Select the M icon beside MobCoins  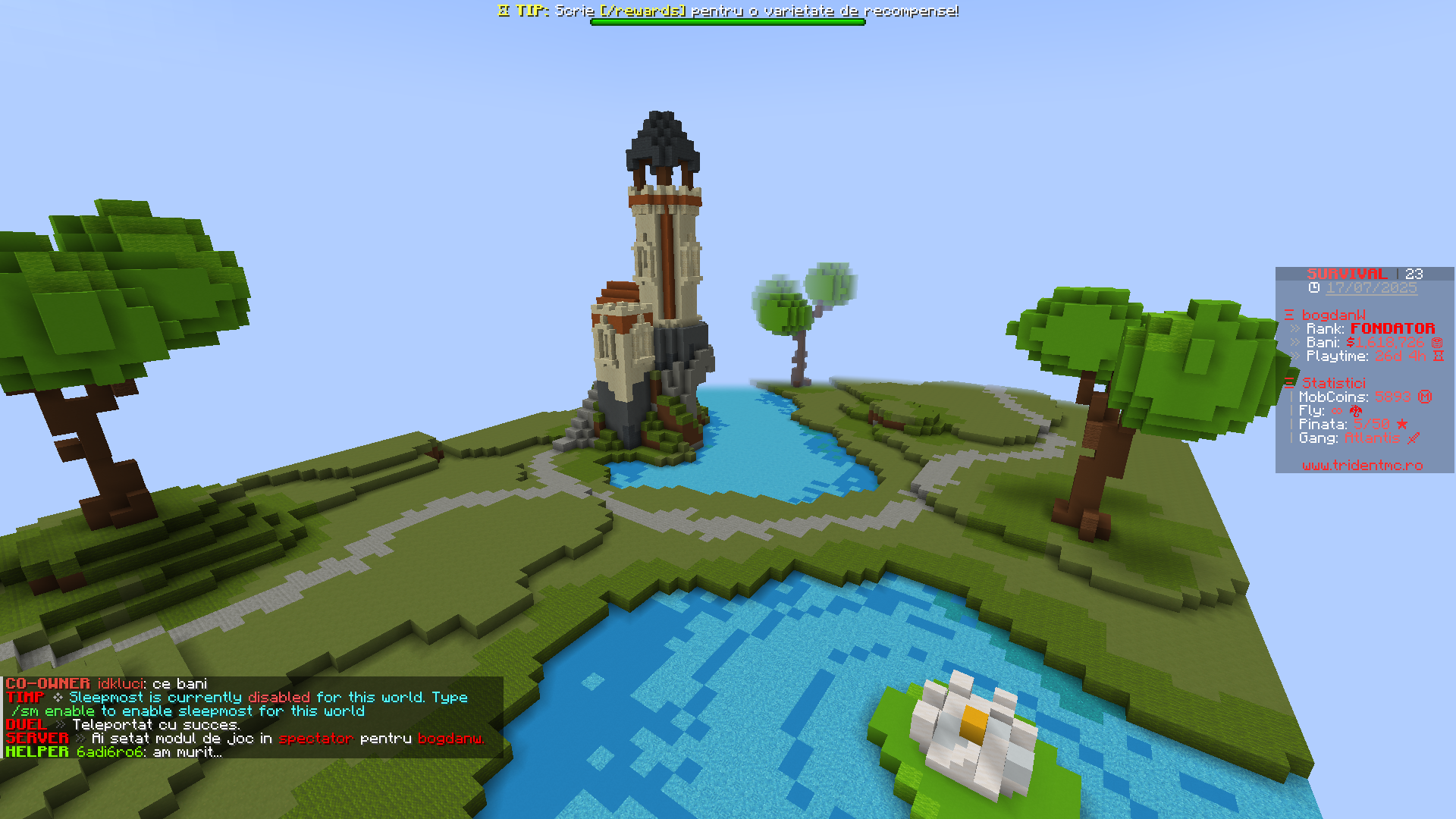[x=1426, y=396]
